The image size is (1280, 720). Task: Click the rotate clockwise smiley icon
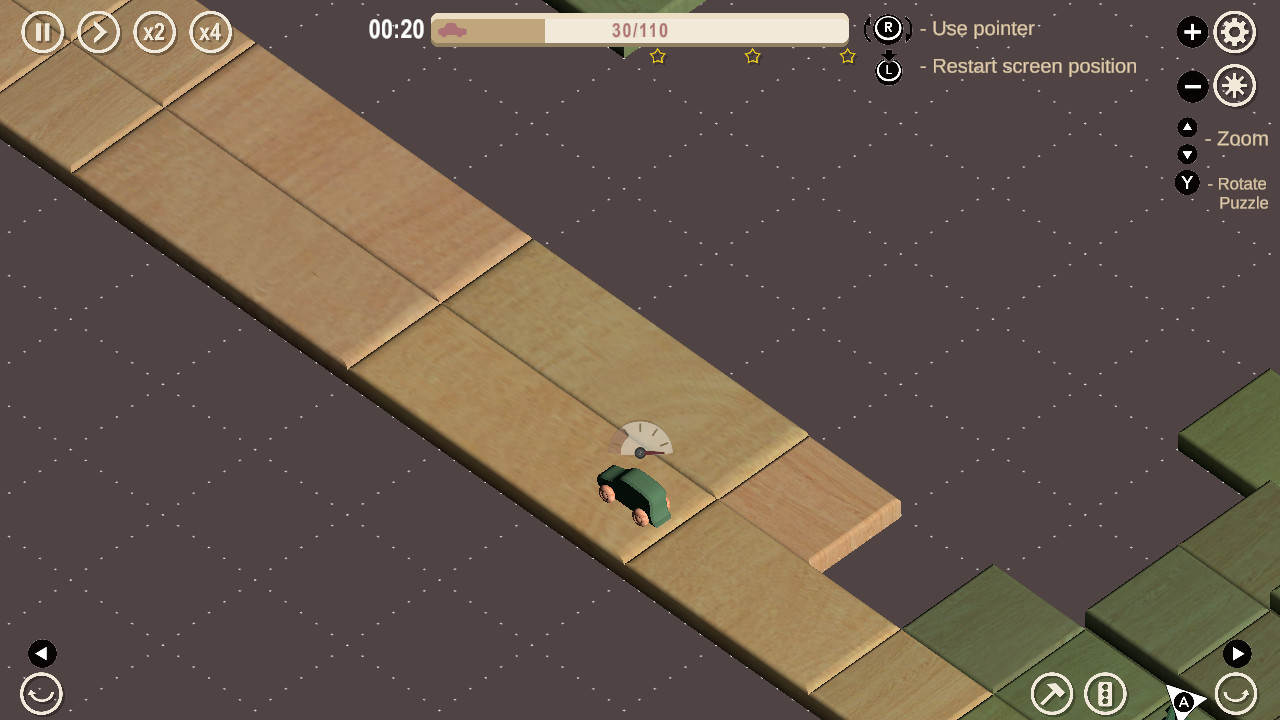pyautogui.click(x=1236, y=693)
